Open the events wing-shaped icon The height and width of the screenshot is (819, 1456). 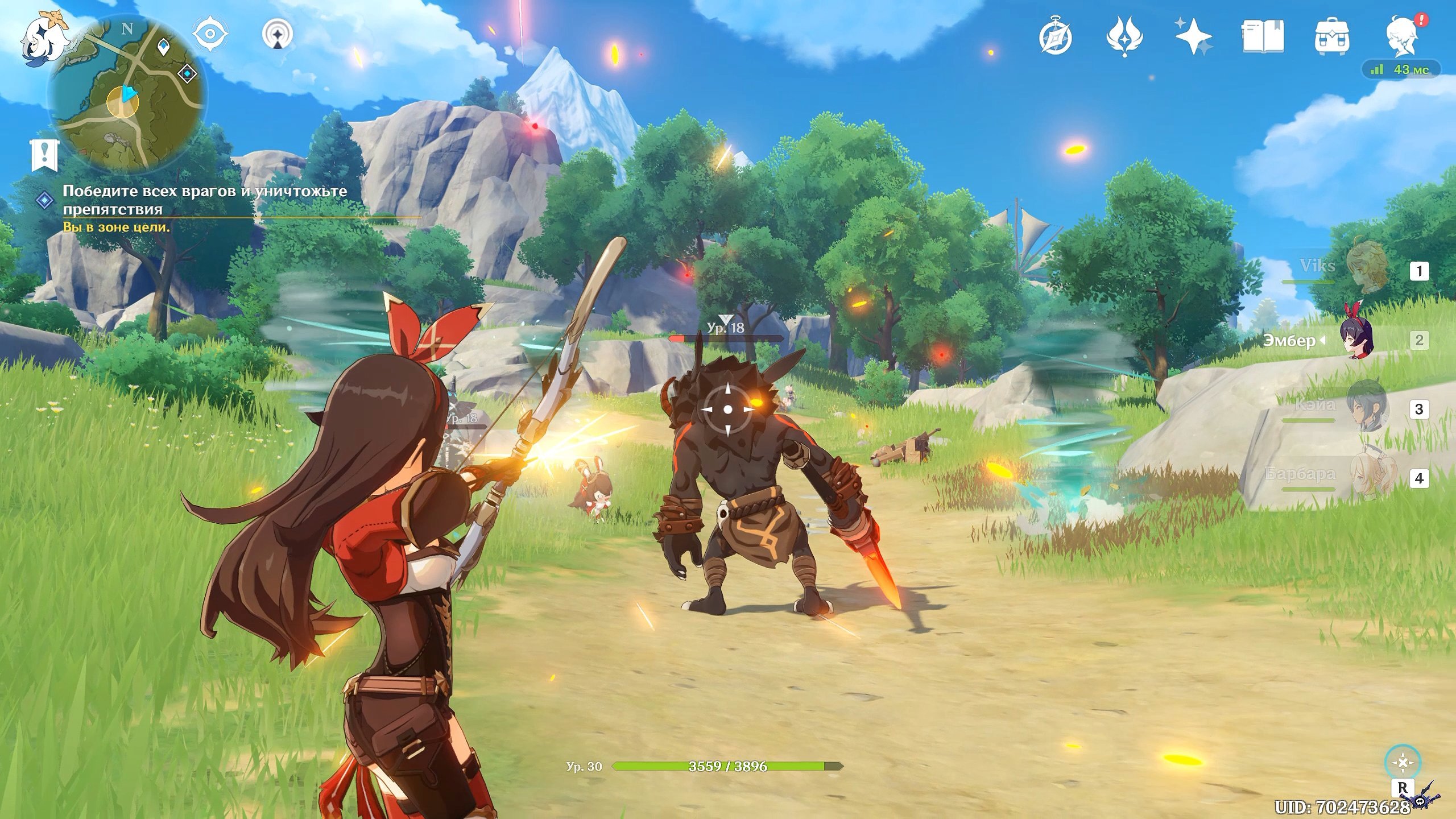tap(1124, 37)
